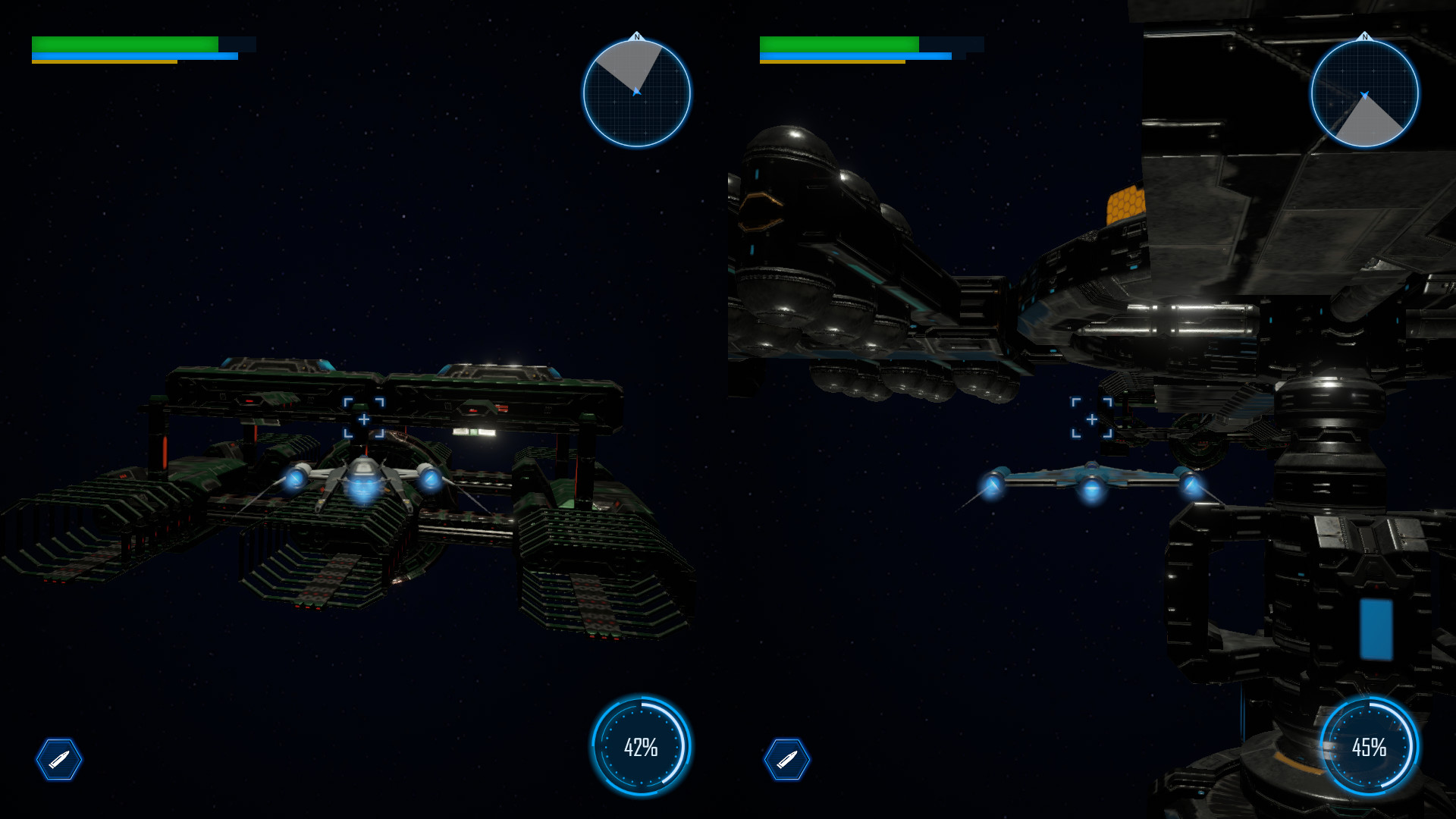The width and height of the screenshot is (1456, 819).
Task: Click the bullet ammo icon on left HUD
Action: (x=60, y=761)
